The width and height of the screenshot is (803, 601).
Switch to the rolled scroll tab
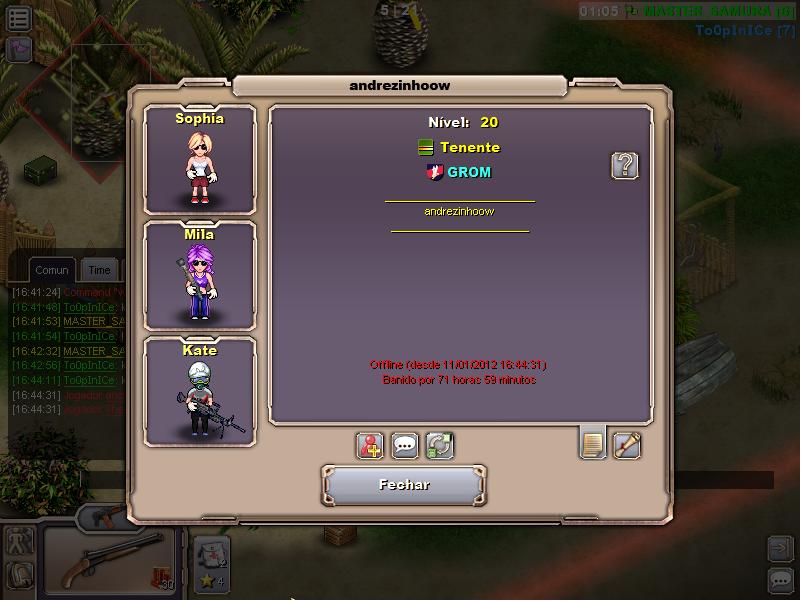click(x=627, y=444)
